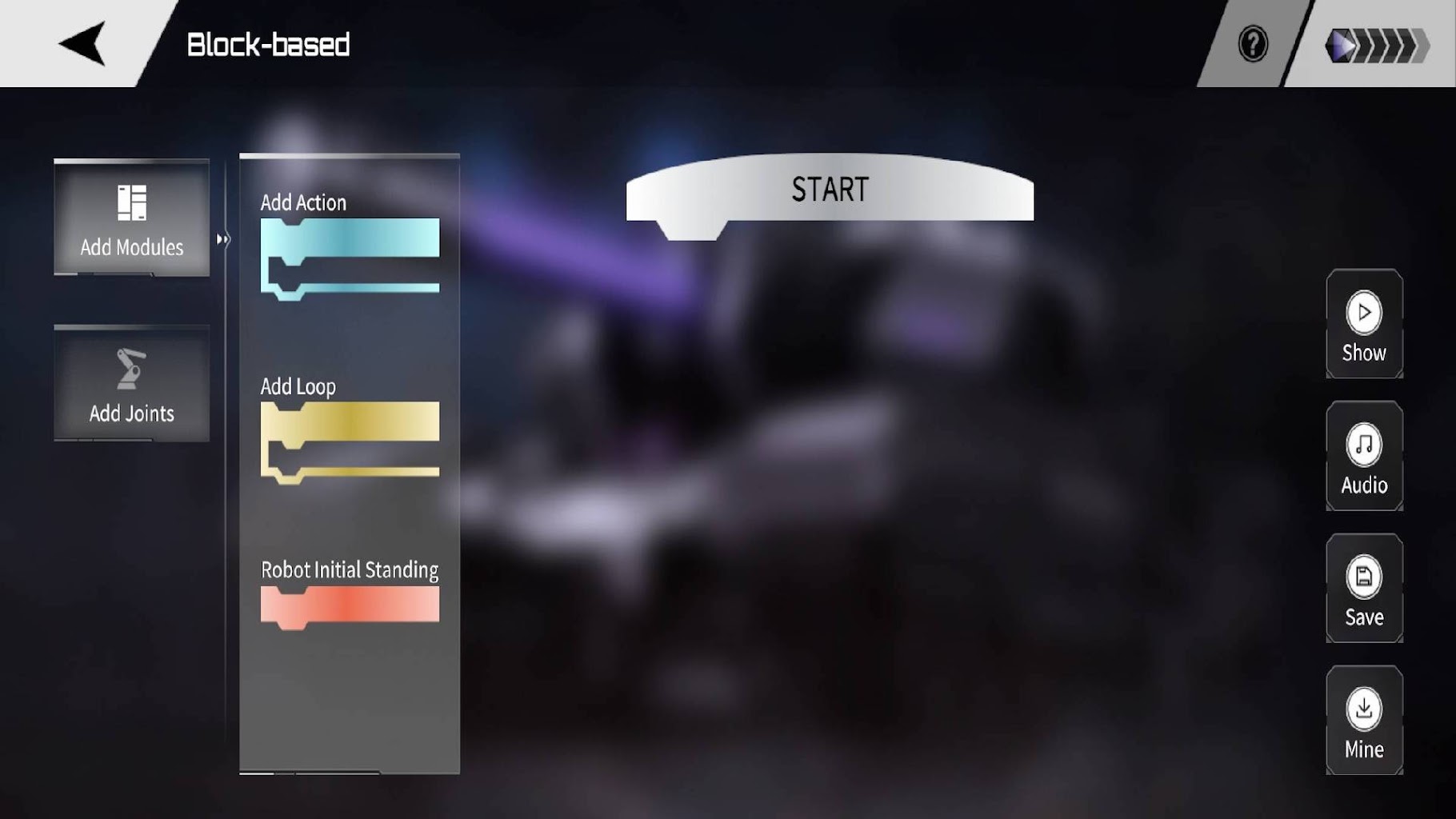Image resolution: width=1456 pixels, height=819 pixels.
Task: Click the Add Action label
Action: point(305,202)
